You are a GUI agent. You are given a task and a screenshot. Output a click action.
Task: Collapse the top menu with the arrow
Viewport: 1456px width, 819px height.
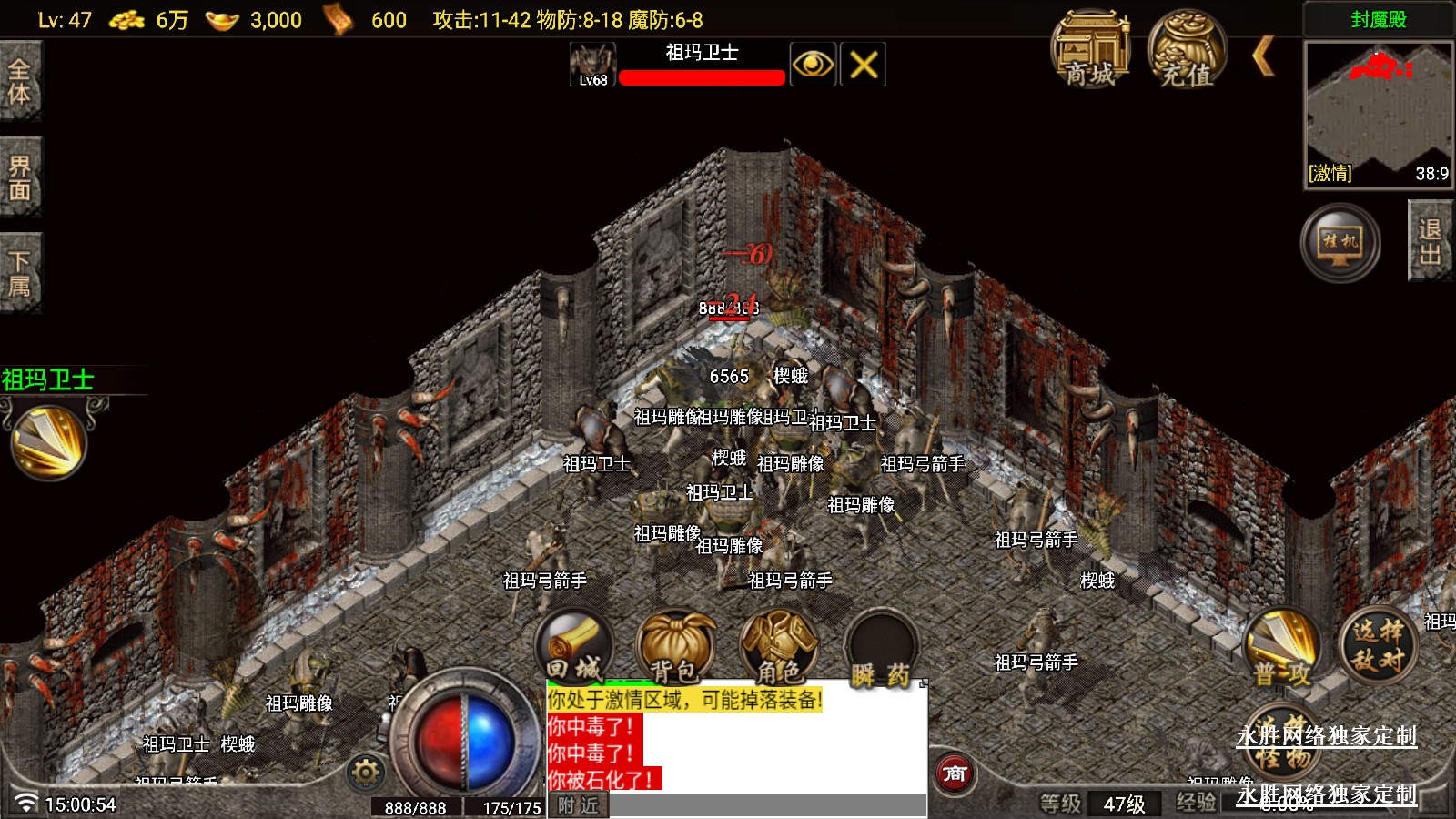1263,56
